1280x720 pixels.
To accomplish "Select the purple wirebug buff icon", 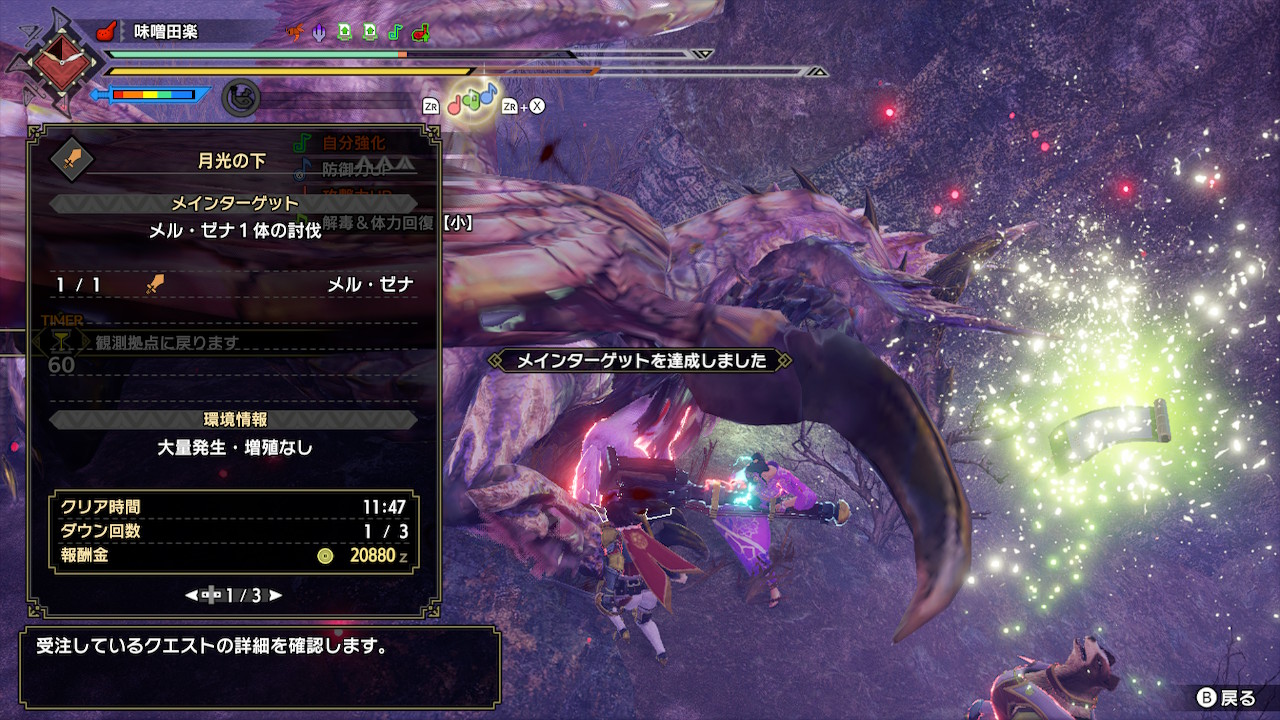I will [x=318, y=31].
